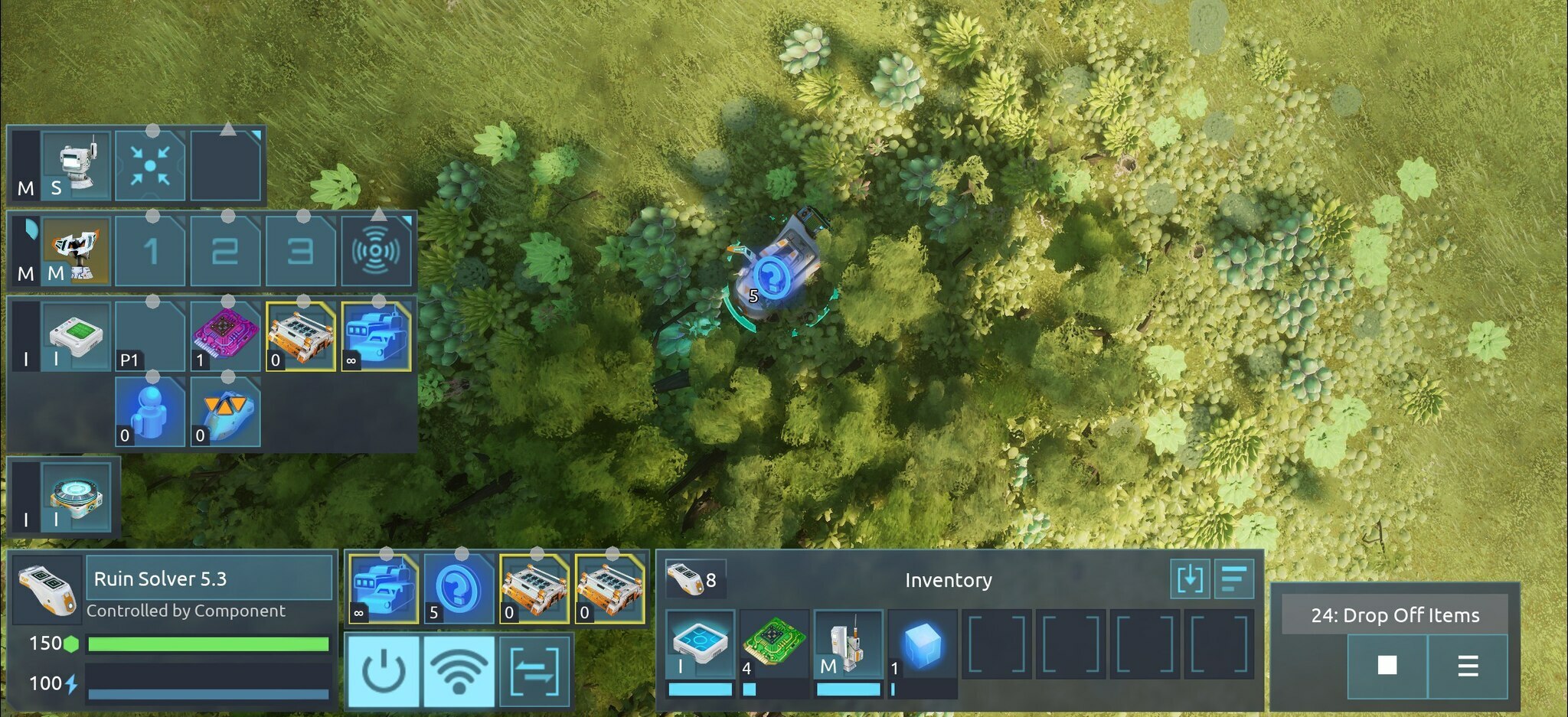This screenshot has width=1568, height=717.
Task: Click the green health bar of Ruin Solver
Action: click(207, 645)
